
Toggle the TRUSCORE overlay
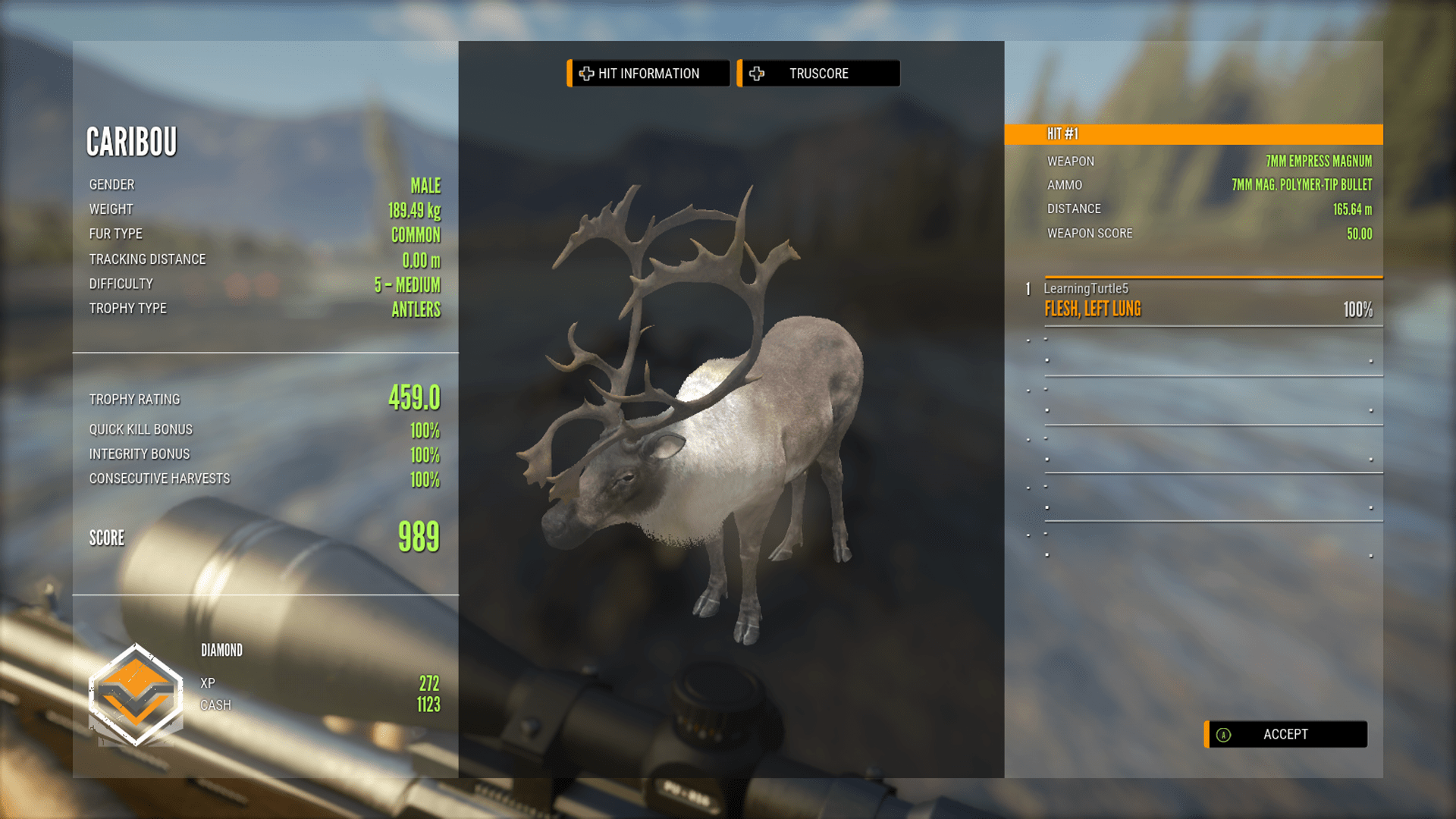pyautogui.click(x=819, y=73)
